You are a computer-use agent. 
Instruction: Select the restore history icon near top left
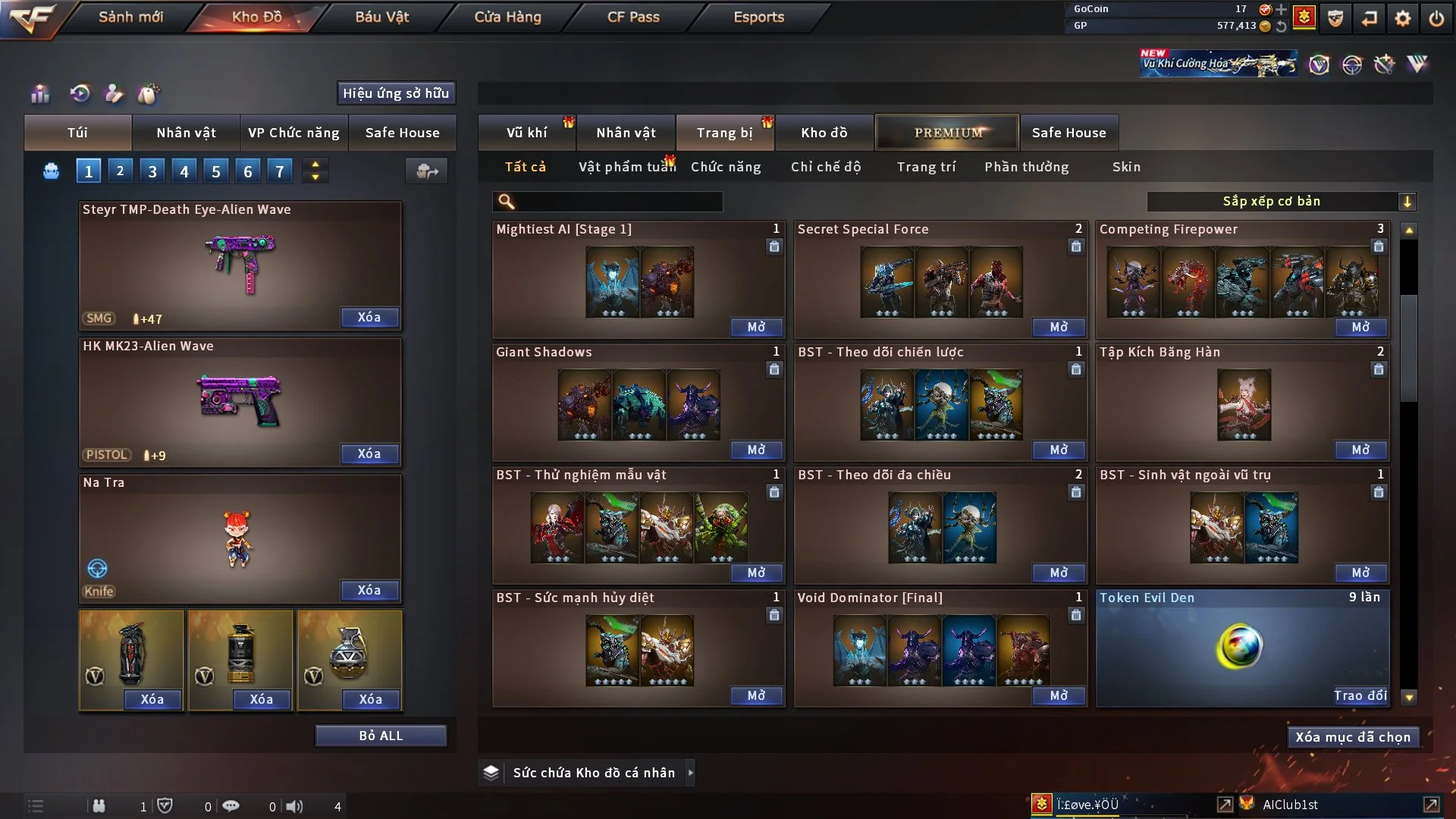click(80, 93)
